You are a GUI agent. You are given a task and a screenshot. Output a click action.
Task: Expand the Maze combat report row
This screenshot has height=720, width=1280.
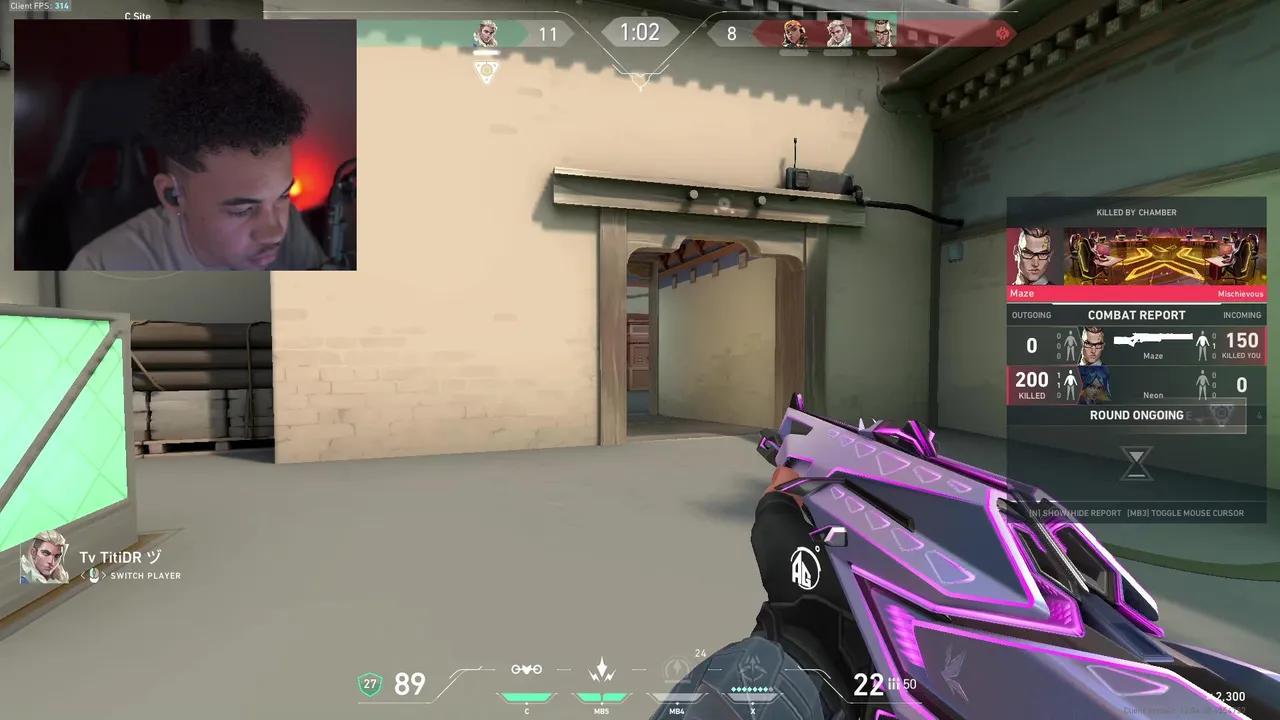pyautogui.click(x=1136, y=345)
